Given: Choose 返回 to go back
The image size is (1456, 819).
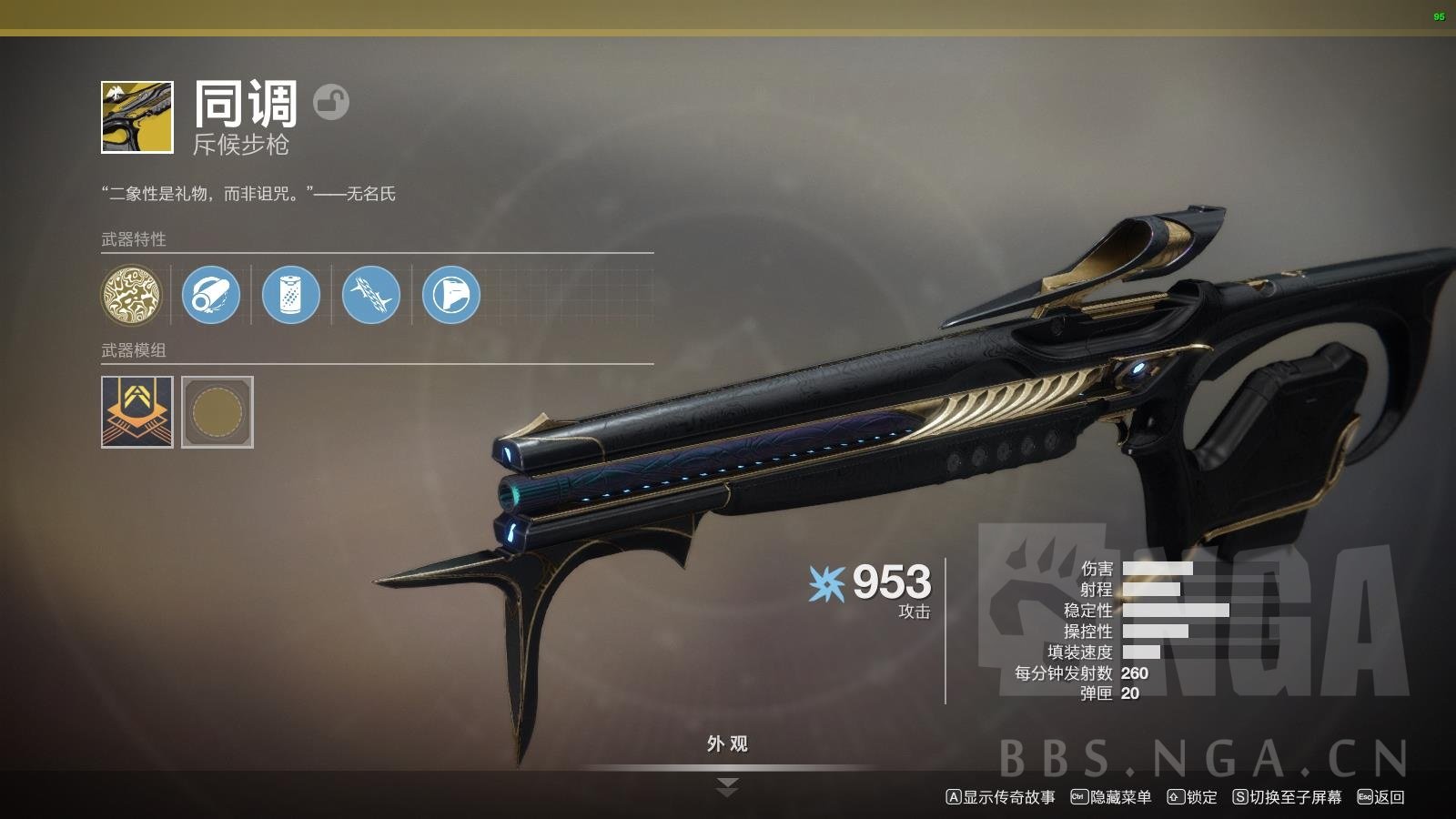Looking at the screenshot, I should pyautogui.click(x=1381, y=797).
